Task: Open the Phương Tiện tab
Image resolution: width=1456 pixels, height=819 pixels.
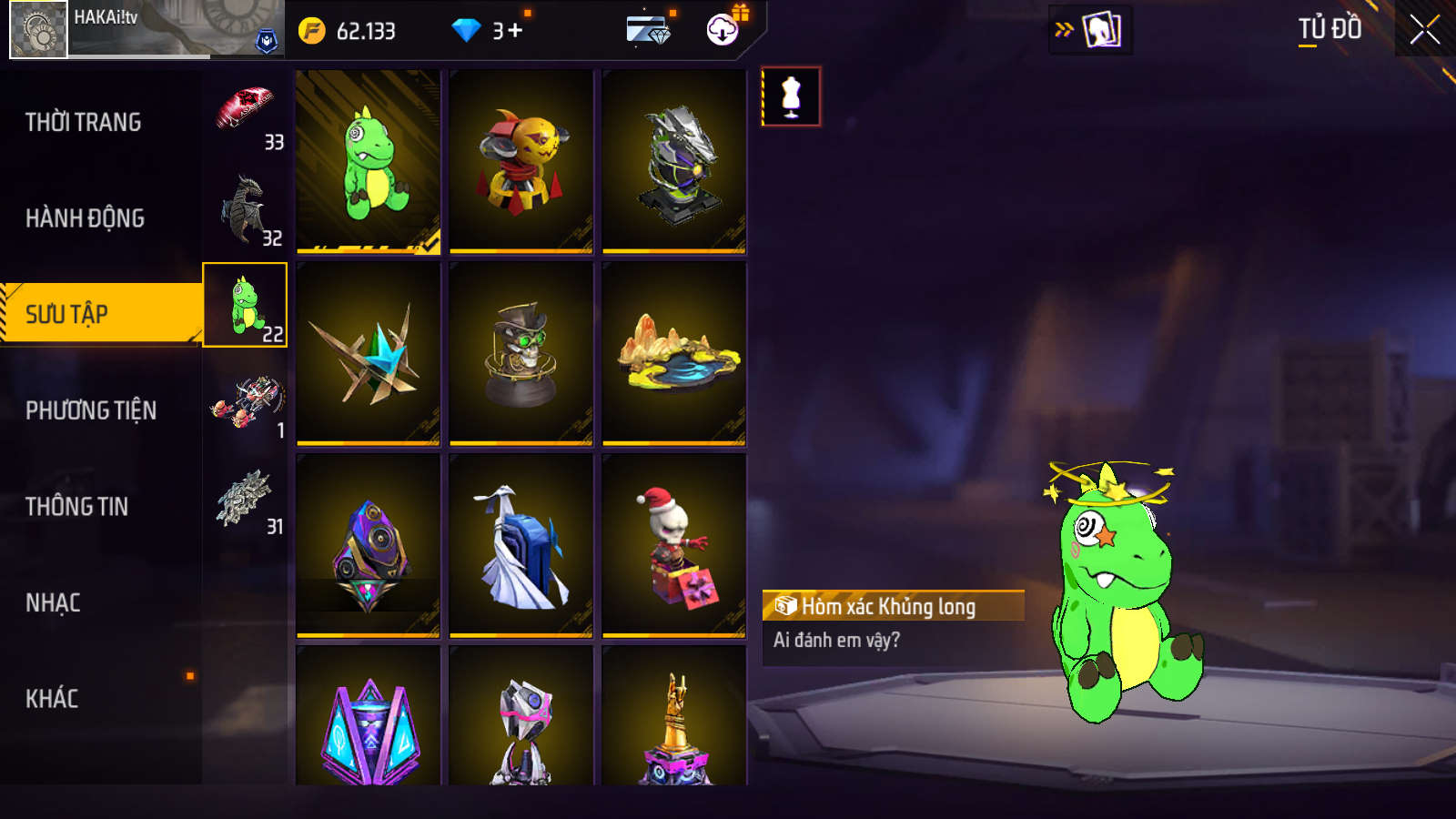Action: (x=91, y=410)
